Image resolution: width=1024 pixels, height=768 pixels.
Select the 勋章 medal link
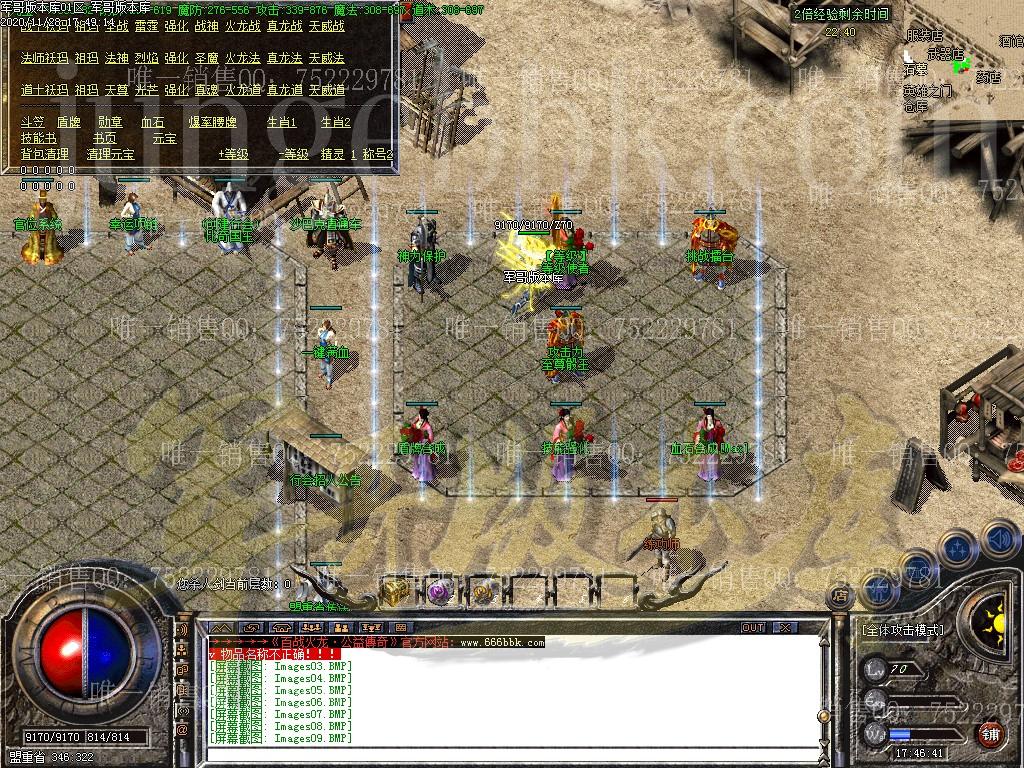[x=110, y=122]
